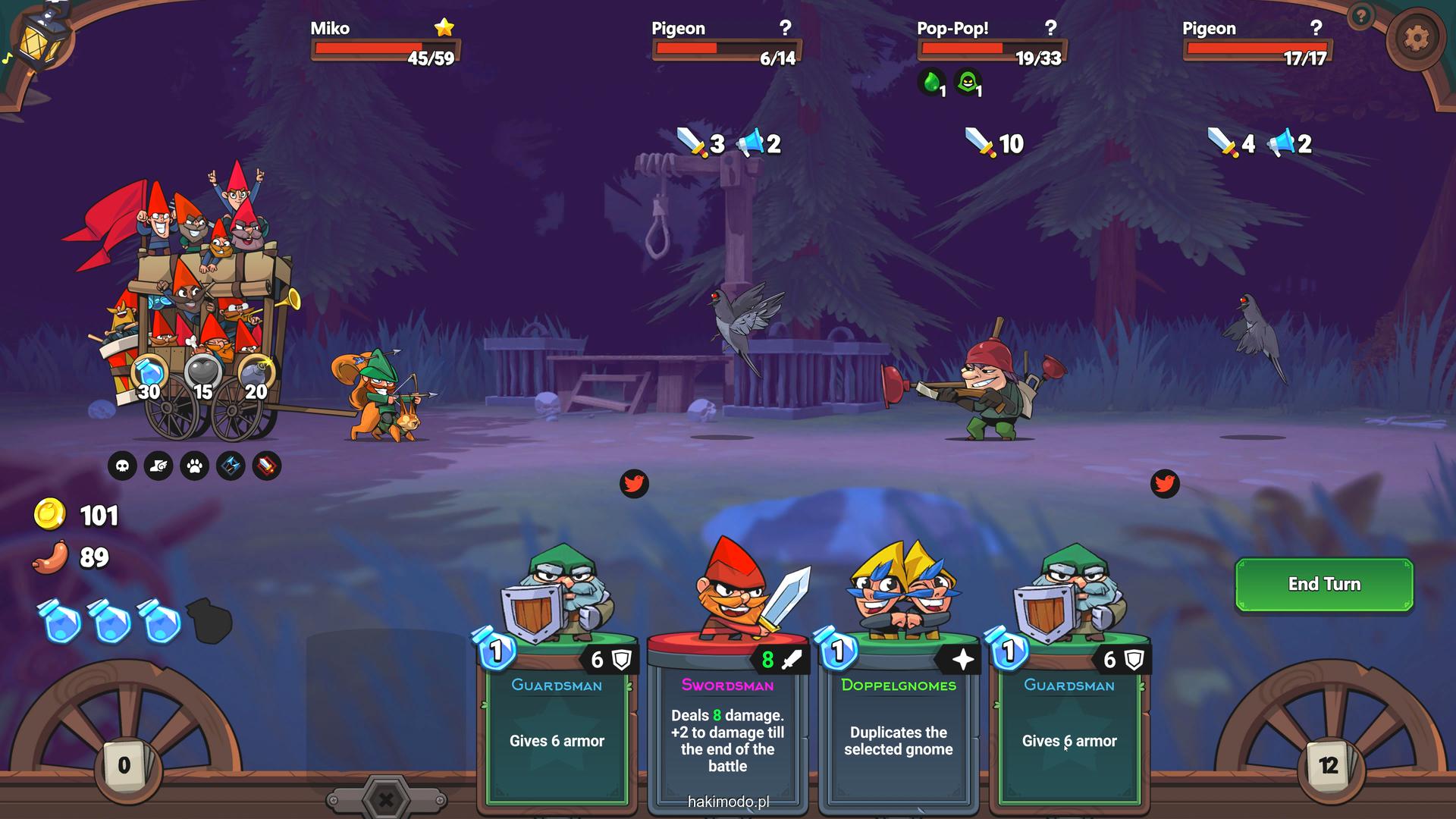Open the draw pile showing 12 cards
This screenshot has width=1456, height=819.
(1328, 765)
